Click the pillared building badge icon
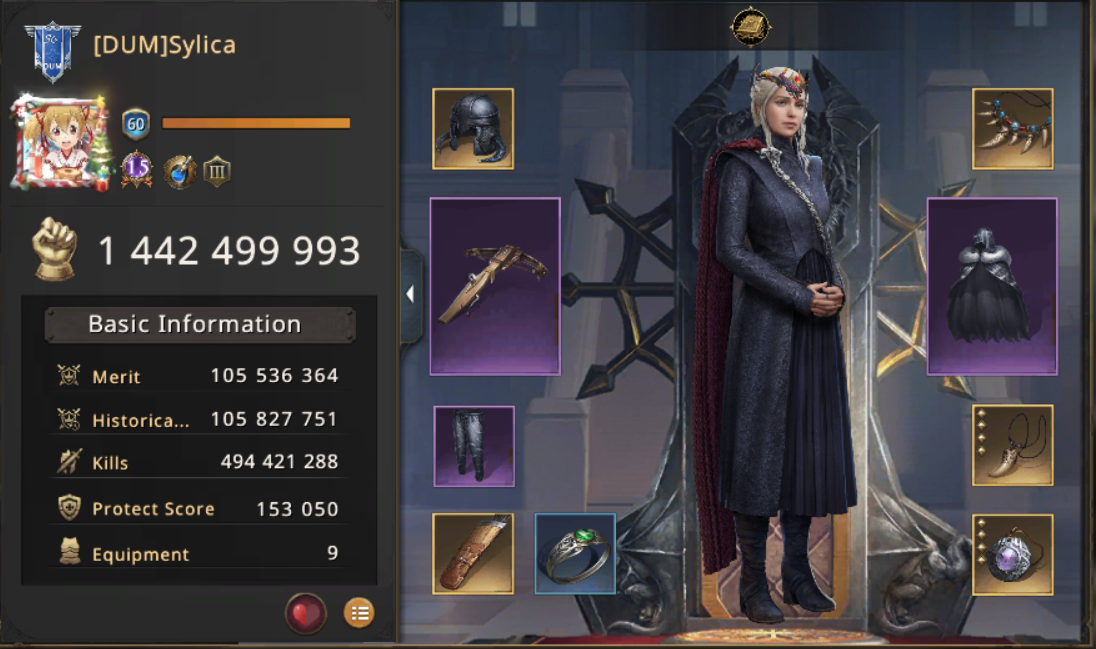Screen dimensions: 1096x649 217,171
